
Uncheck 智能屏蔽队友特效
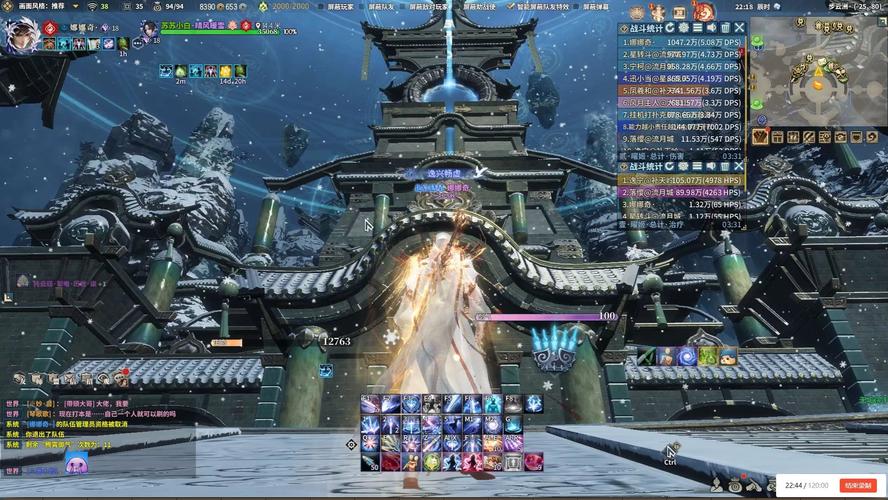pyautogui.click(x=513, y=6)
